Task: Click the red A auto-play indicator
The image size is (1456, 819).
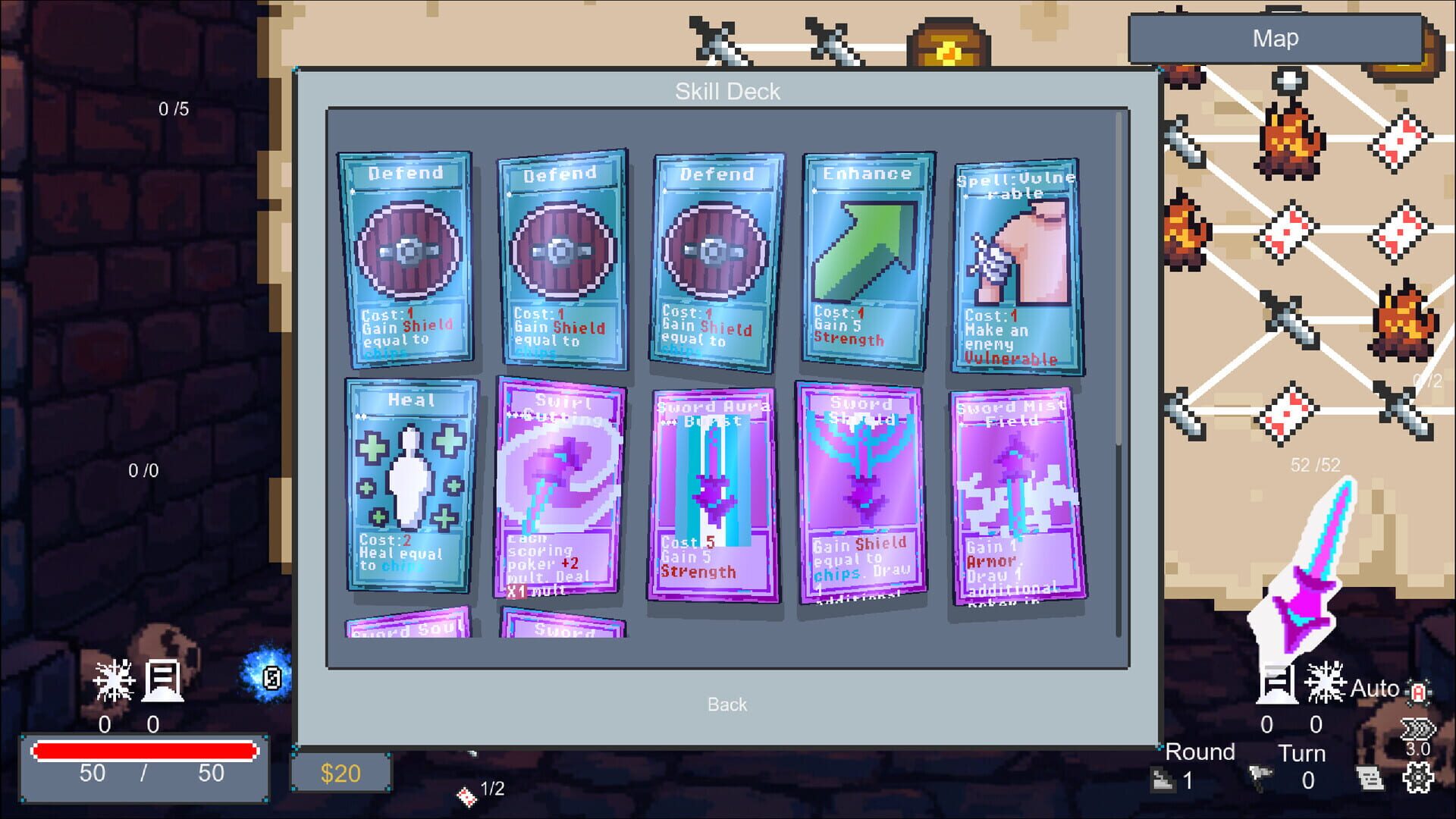Action: (x=1419, y=692)
